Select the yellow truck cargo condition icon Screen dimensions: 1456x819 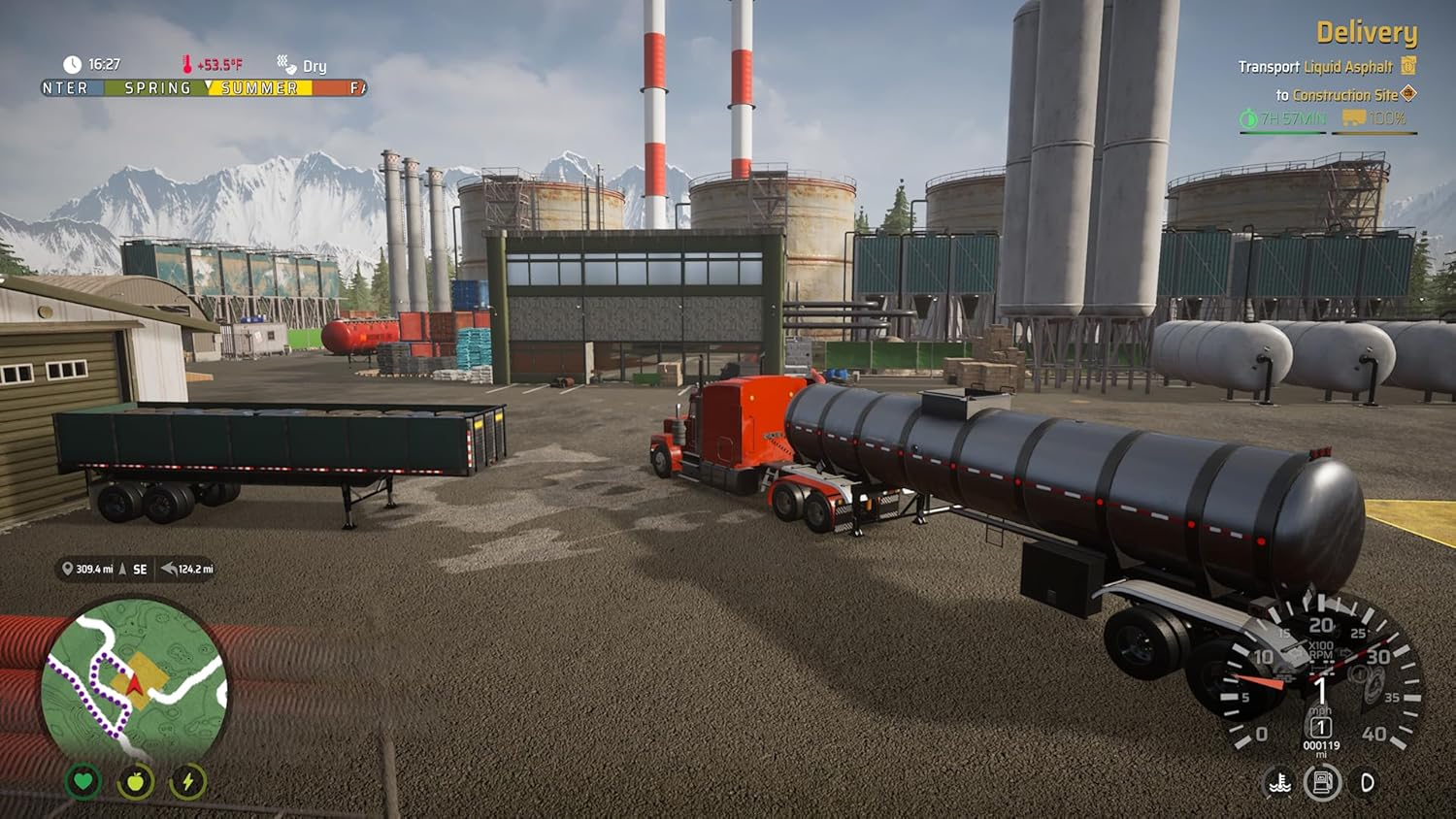point(1356,118)
